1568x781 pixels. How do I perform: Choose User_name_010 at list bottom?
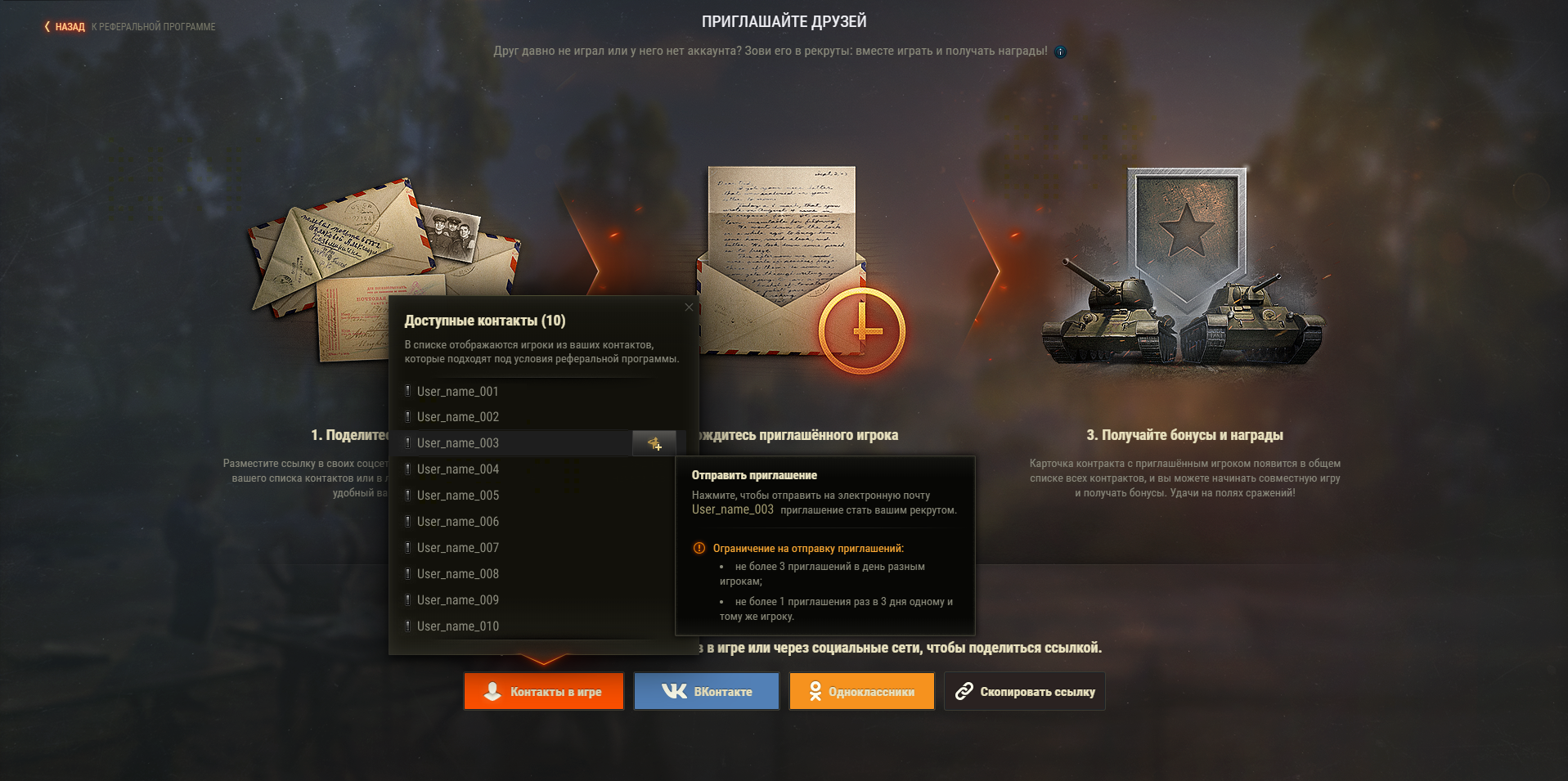(457, 626)
